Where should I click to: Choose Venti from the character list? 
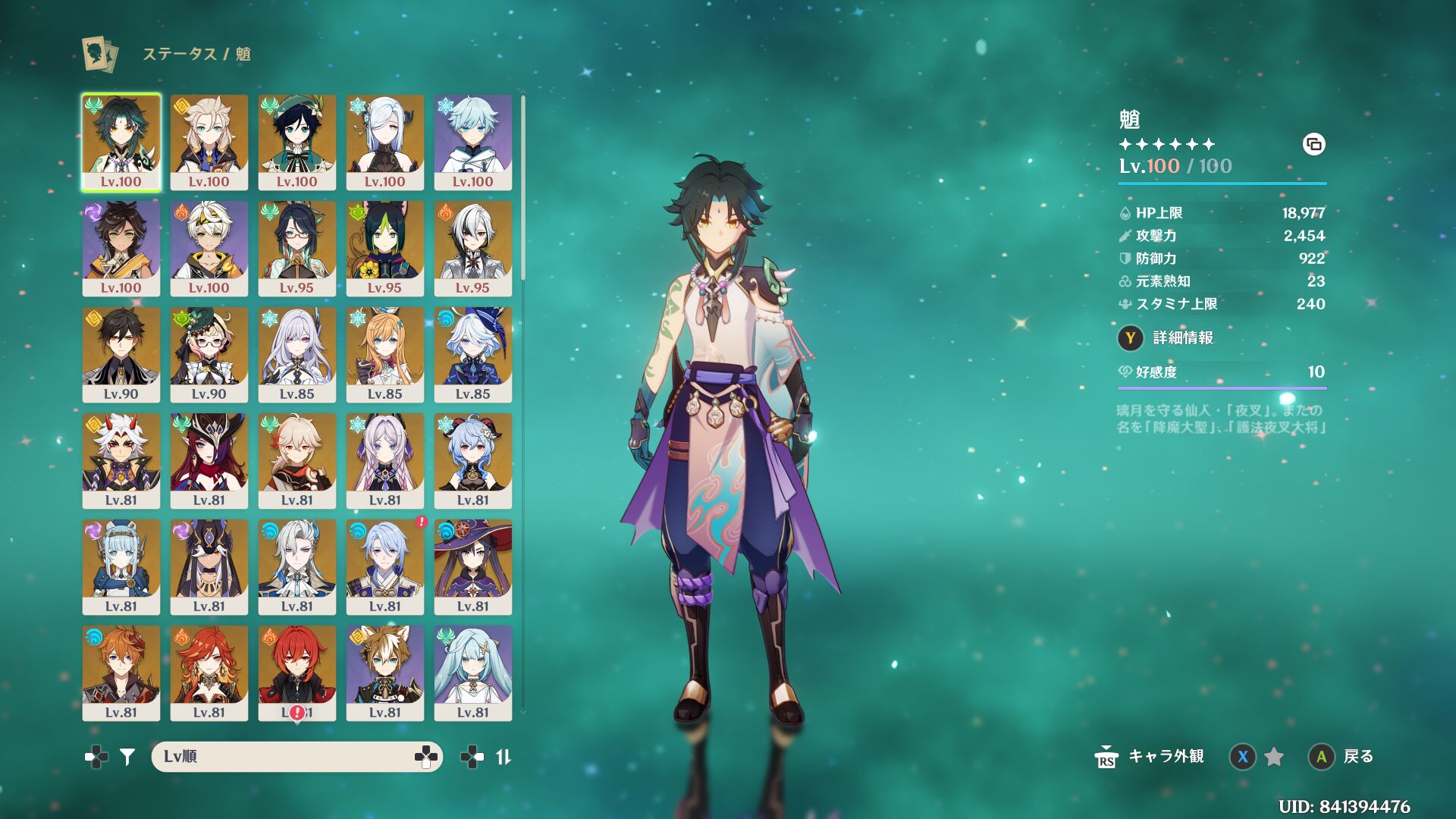tap(297, 142)
